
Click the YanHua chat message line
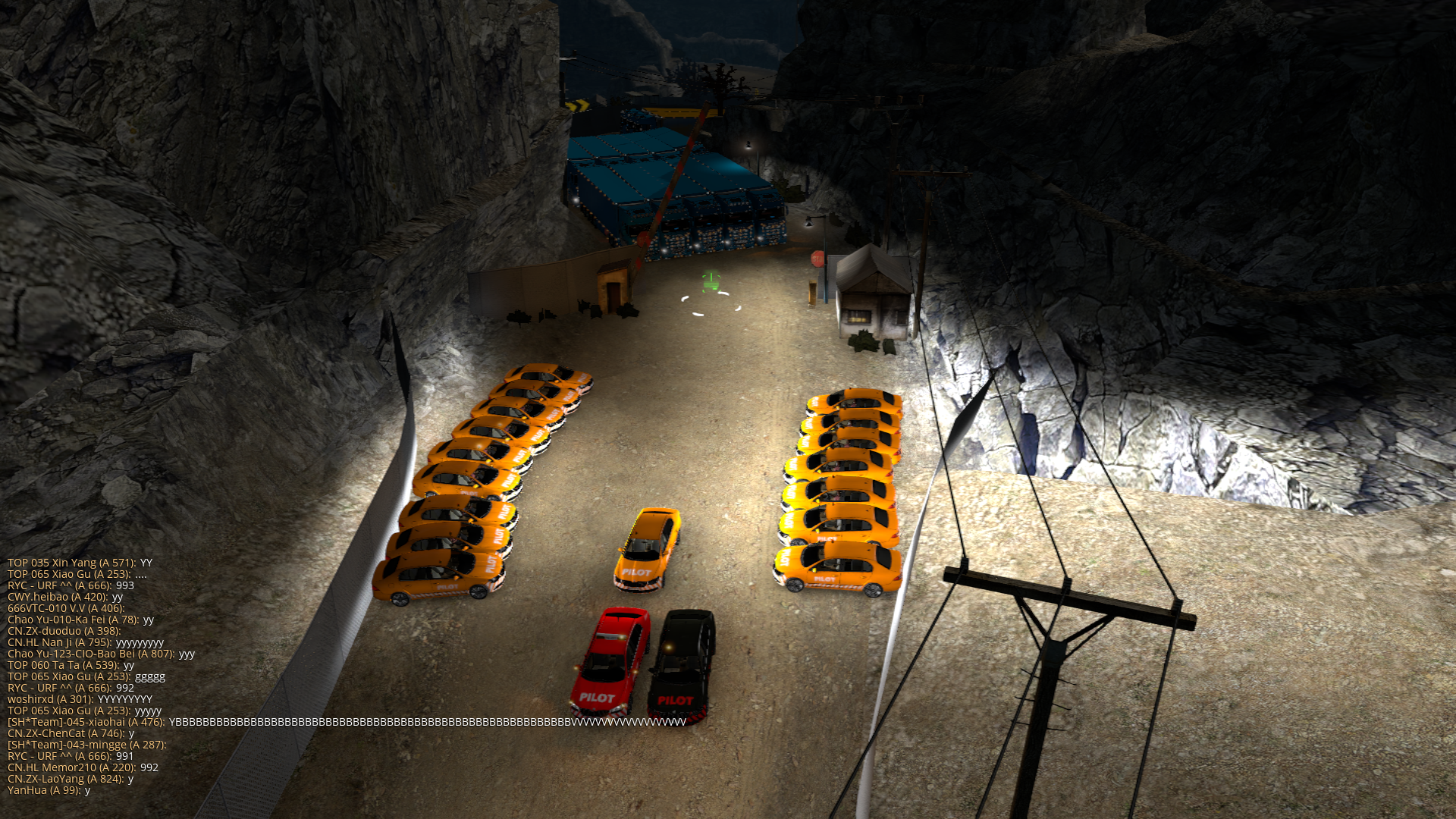(x=49, y=790)
